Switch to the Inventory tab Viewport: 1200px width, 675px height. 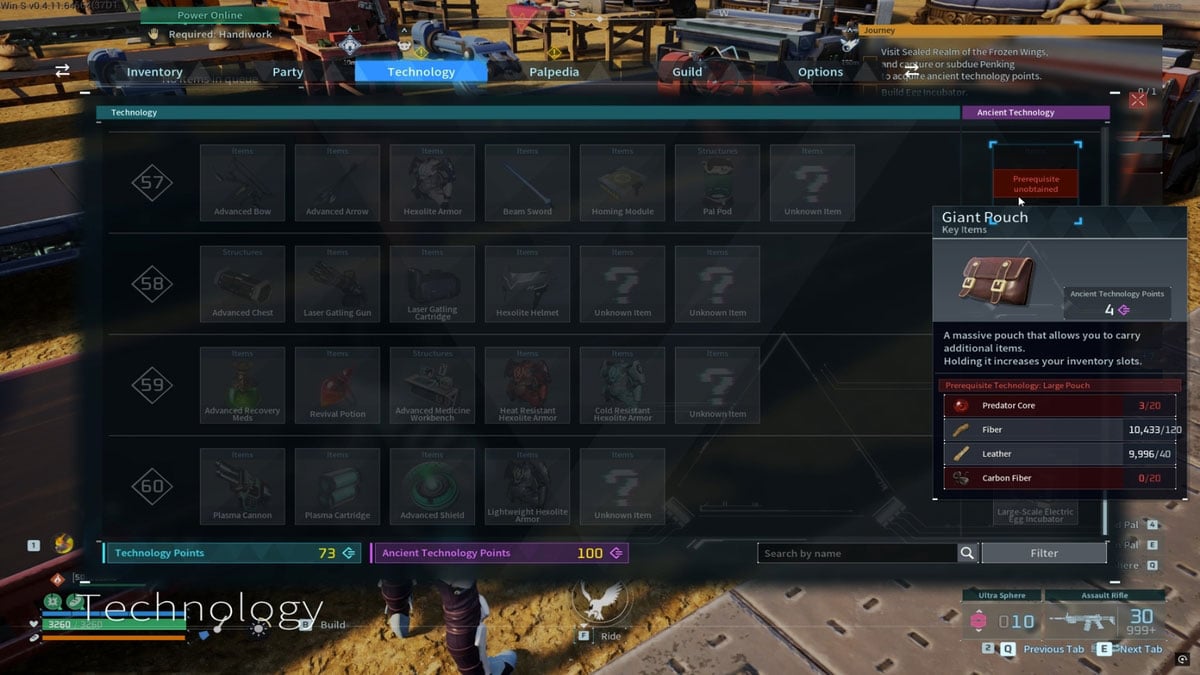tap(154, 72)
